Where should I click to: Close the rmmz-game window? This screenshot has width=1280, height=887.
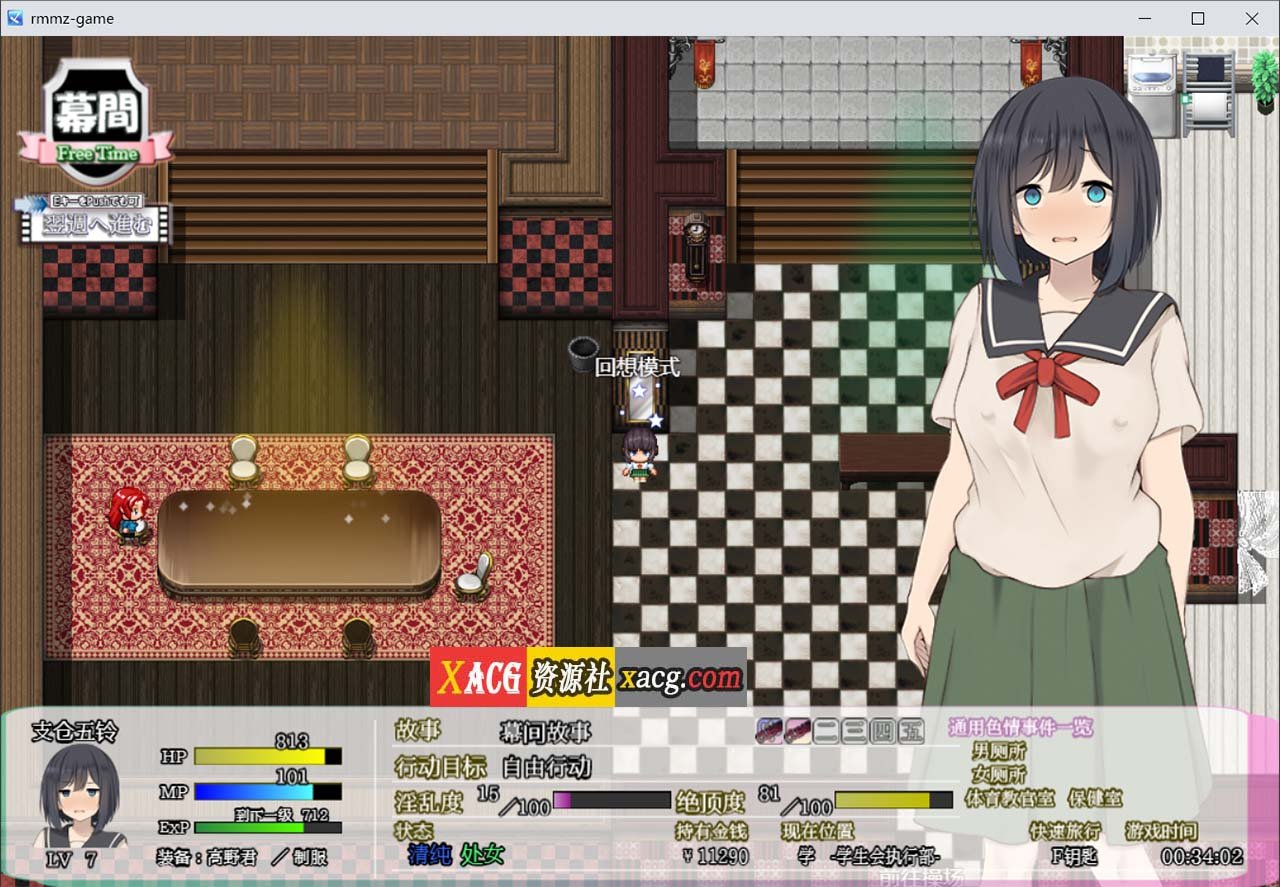click(1252, 18)
